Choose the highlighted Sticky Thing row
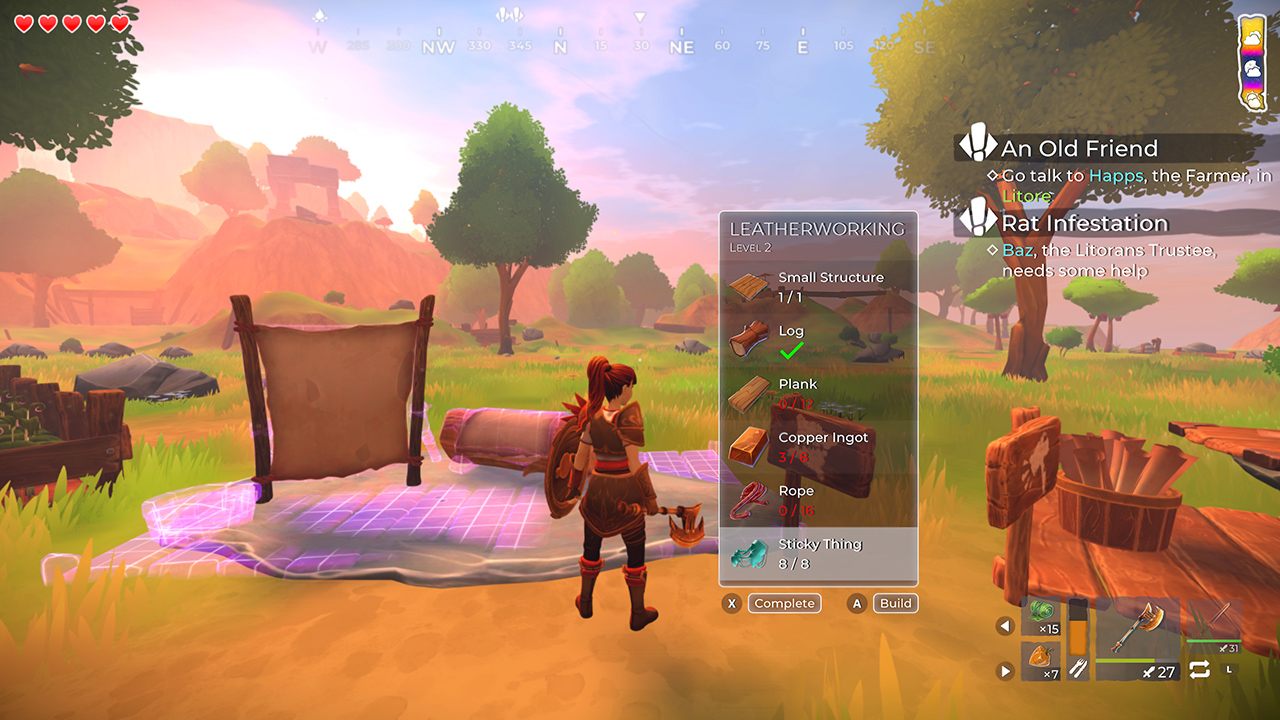Screen dimensions: 1280x720 click(x=818, y=554)
